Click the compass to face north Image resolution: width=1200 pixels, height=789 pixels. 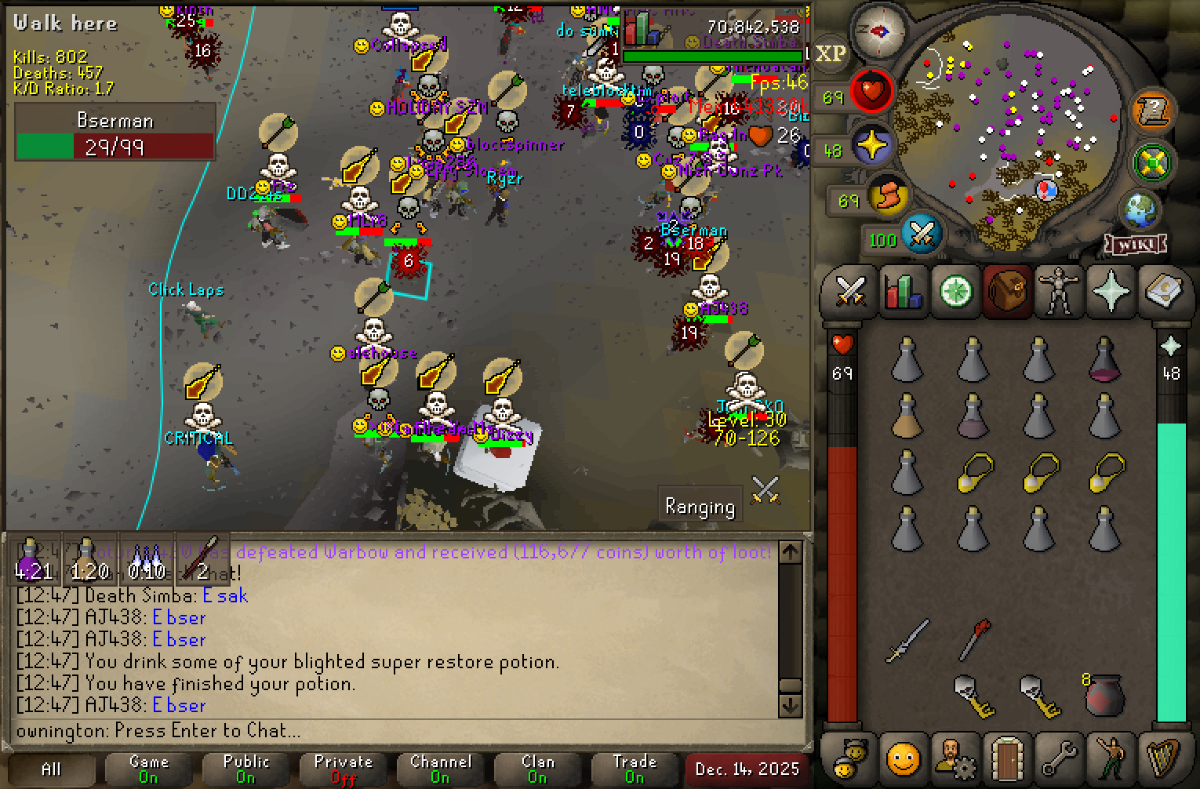[x=879, y=30]
